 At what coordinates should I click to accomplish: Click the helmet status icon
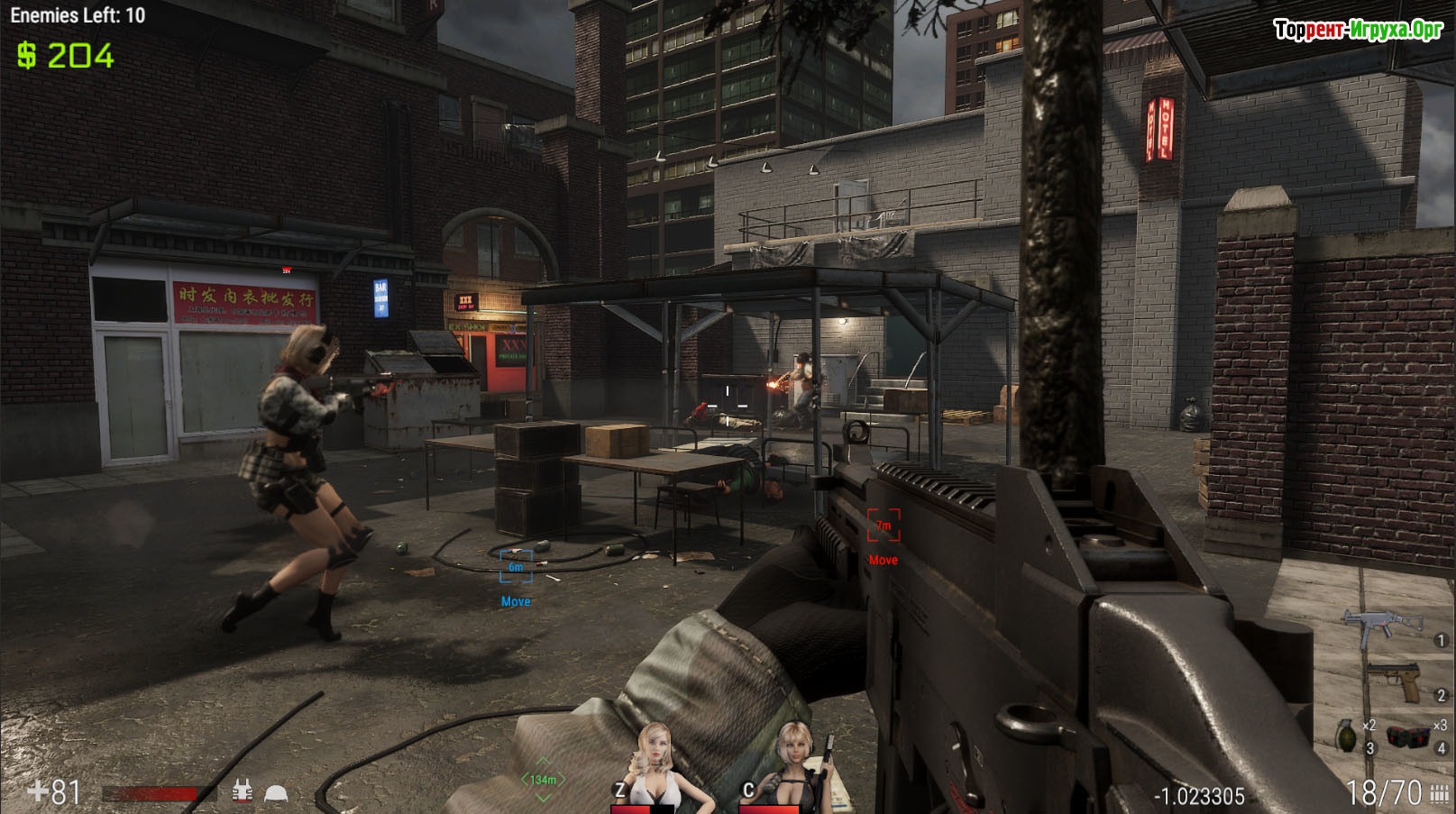point(275,793)
